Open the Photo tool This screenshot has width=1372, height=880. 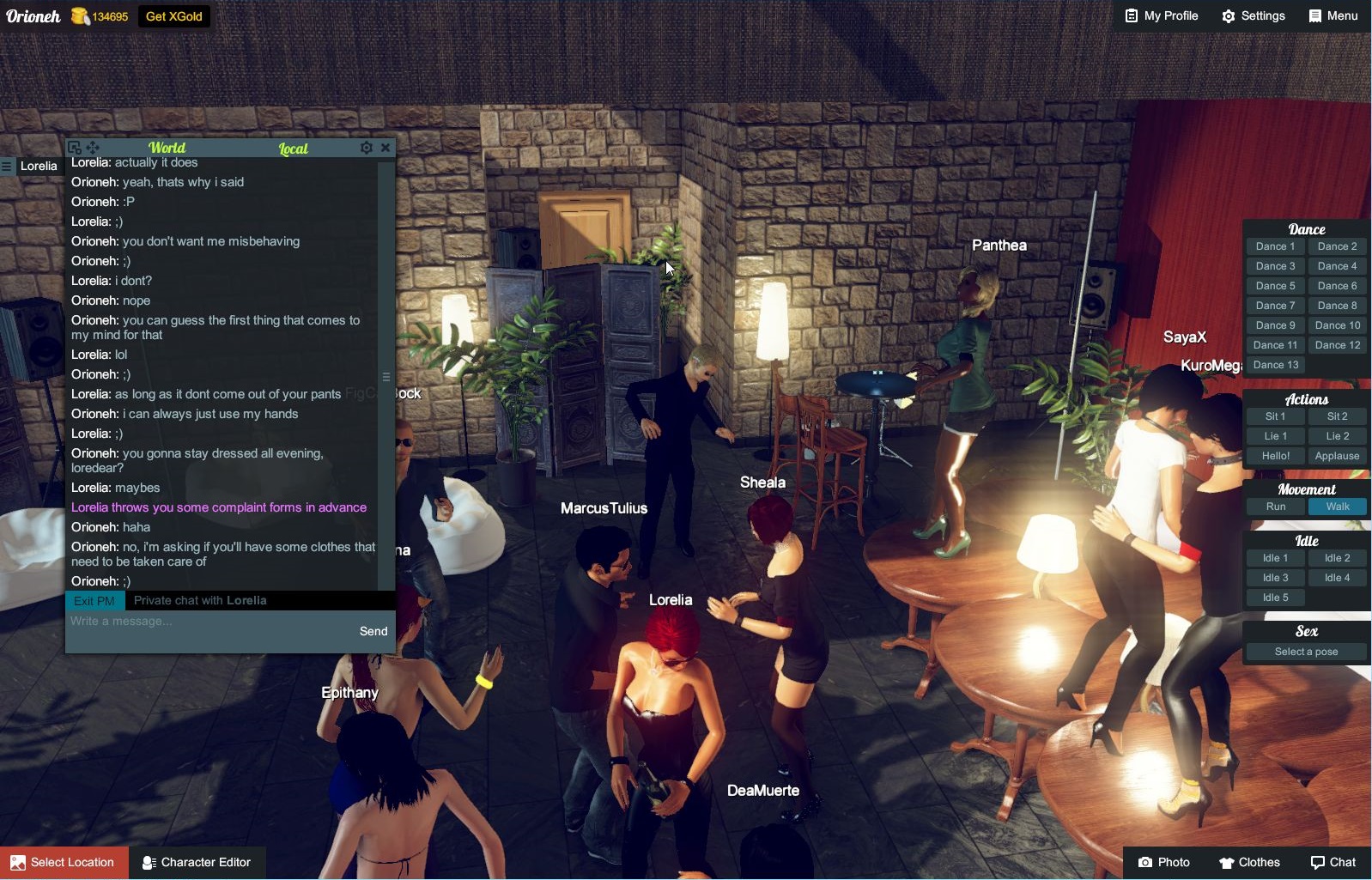coord(1164,862)
